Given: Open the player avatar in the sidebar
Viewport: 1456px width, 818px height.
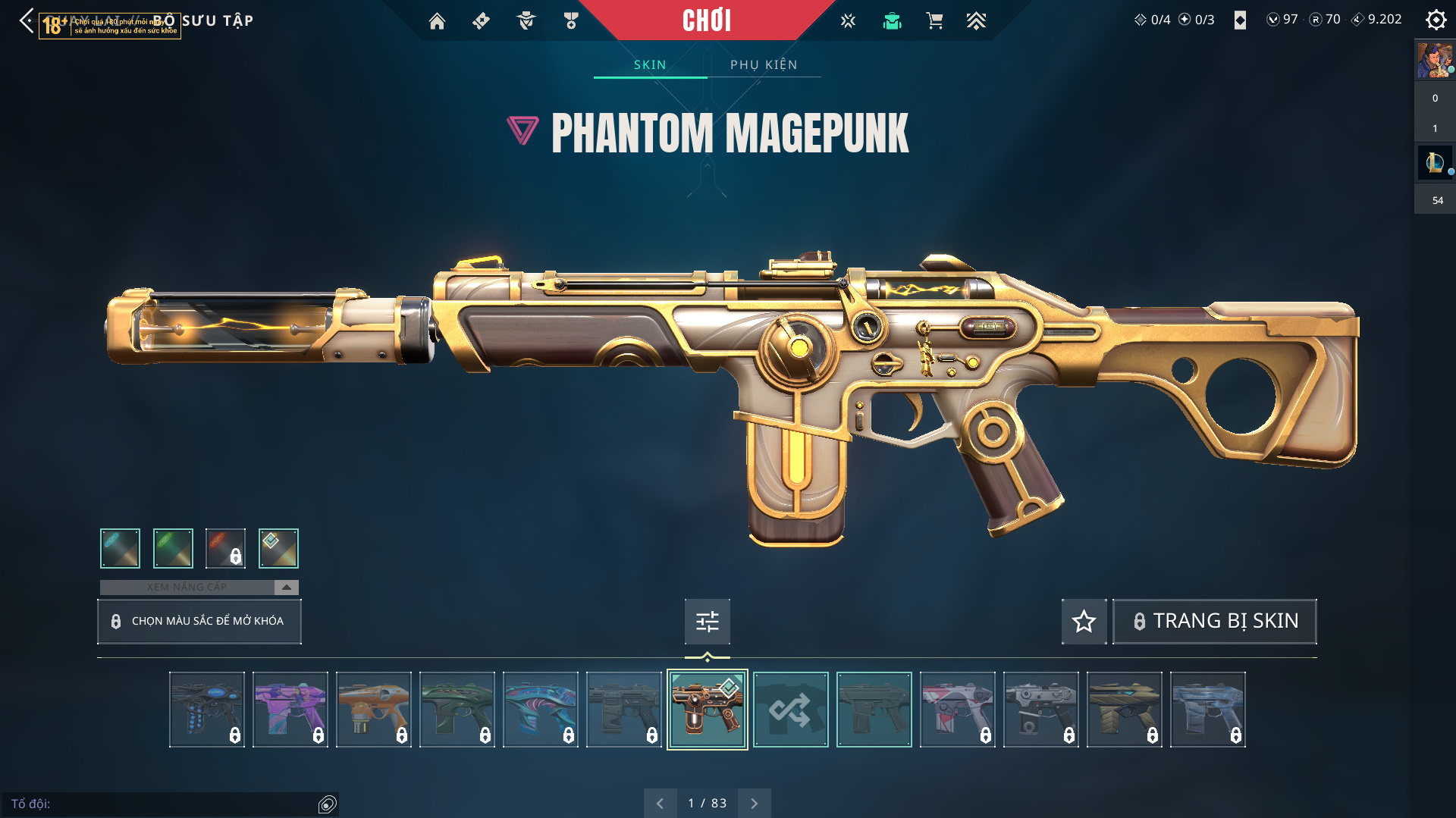Looking at the screenshot, I should click(1434, 60).
